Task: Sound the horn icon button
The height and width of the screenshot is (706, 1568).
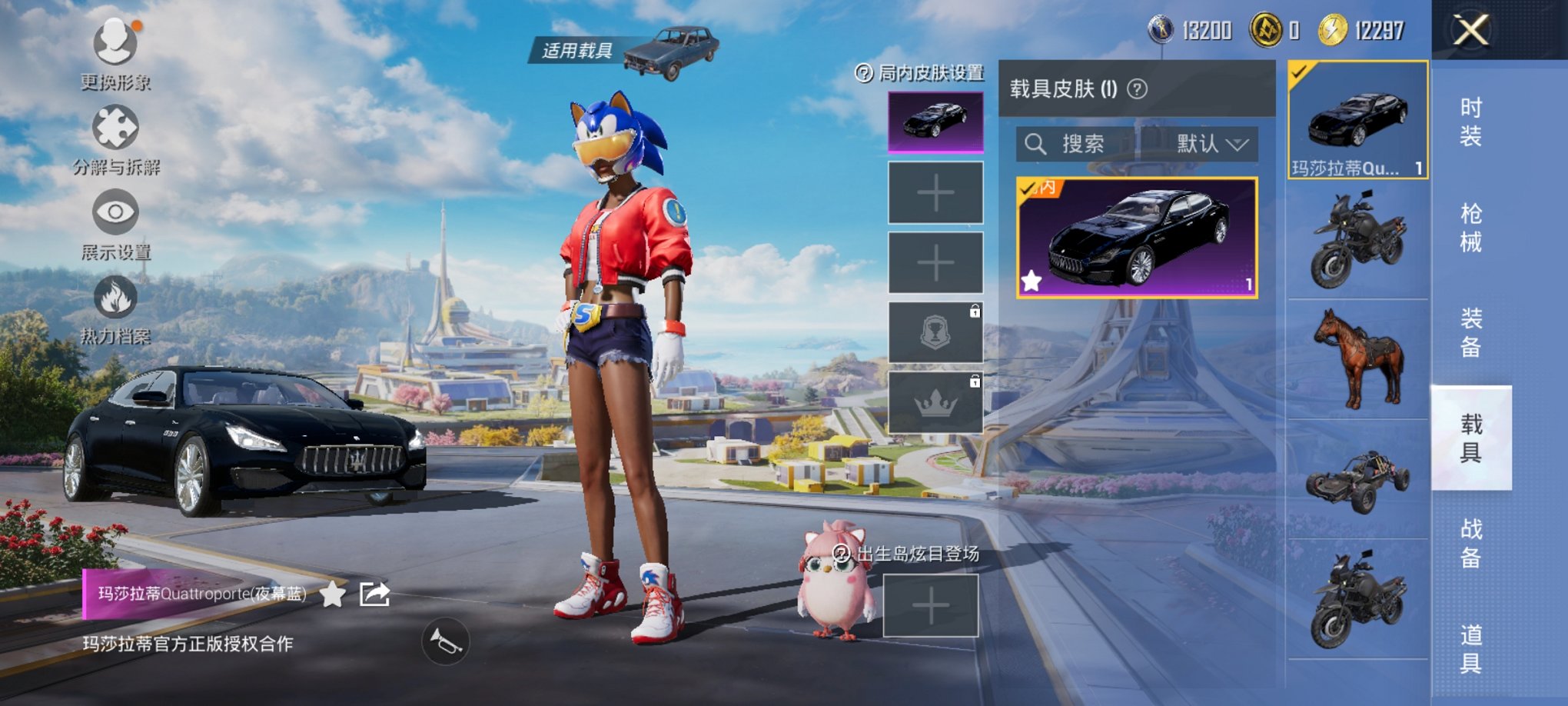Action: pos(445,641)
